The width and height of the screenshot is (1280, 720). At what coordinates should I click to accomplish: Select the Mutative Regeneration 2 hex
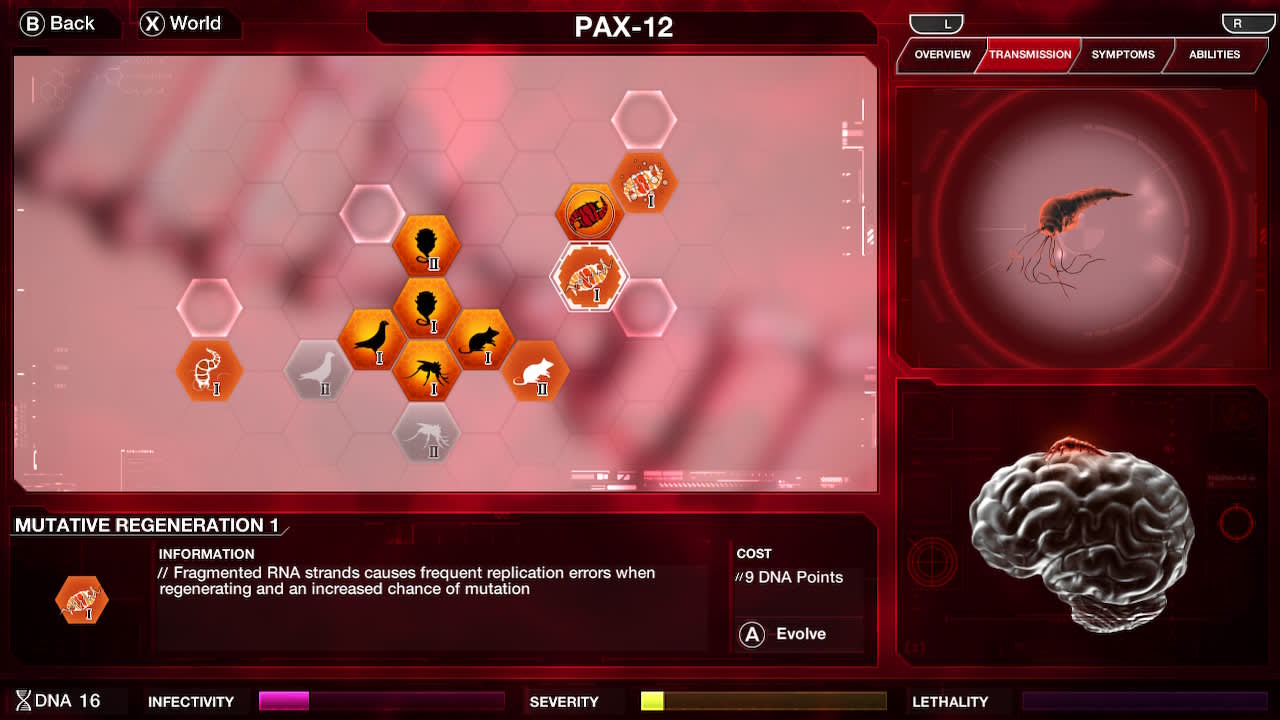(647, 185)
